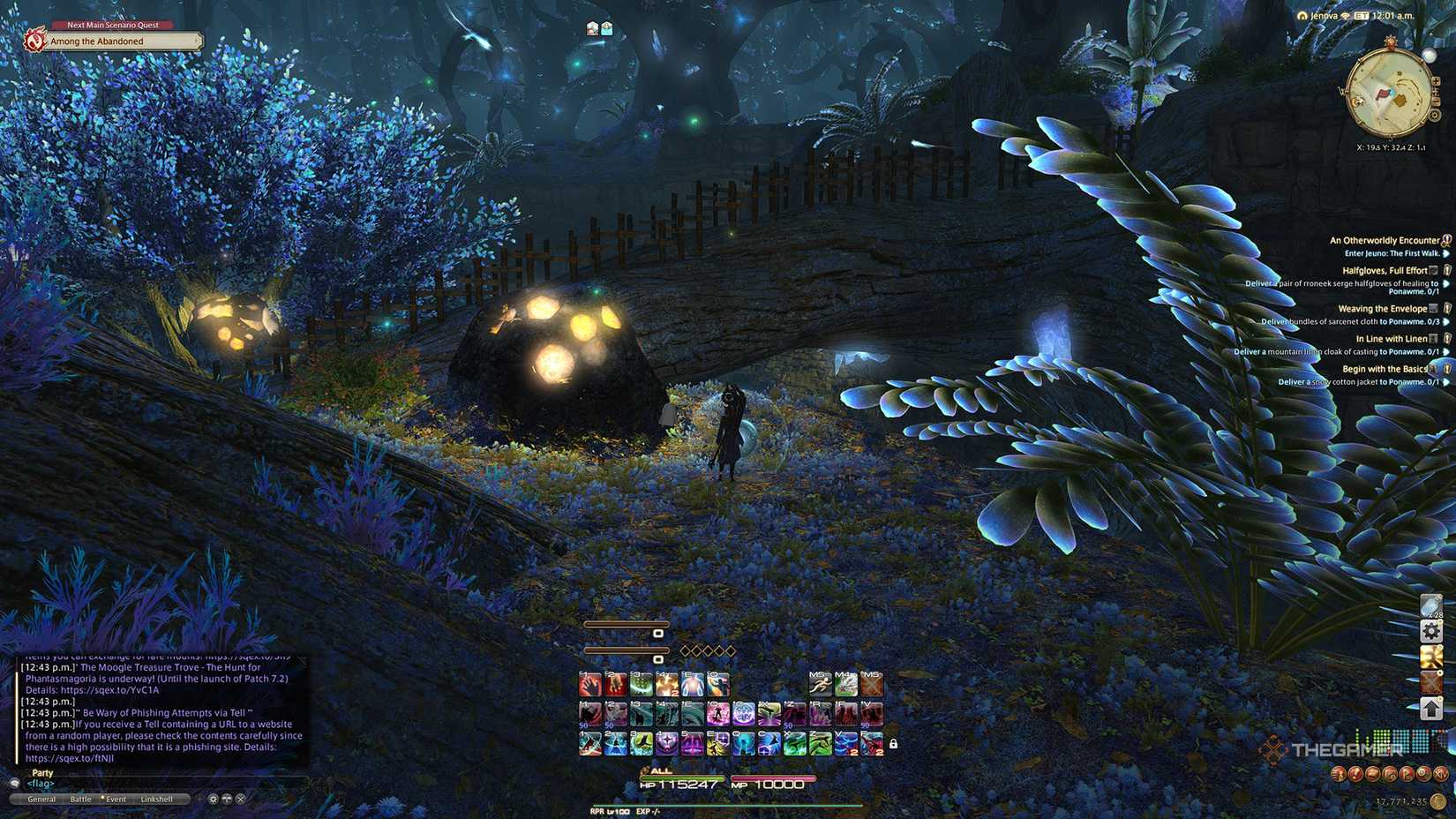Open the Linkshell chat tab
Image resolution: width=1456 pixels, height=819 pixels.
point(158,799)
